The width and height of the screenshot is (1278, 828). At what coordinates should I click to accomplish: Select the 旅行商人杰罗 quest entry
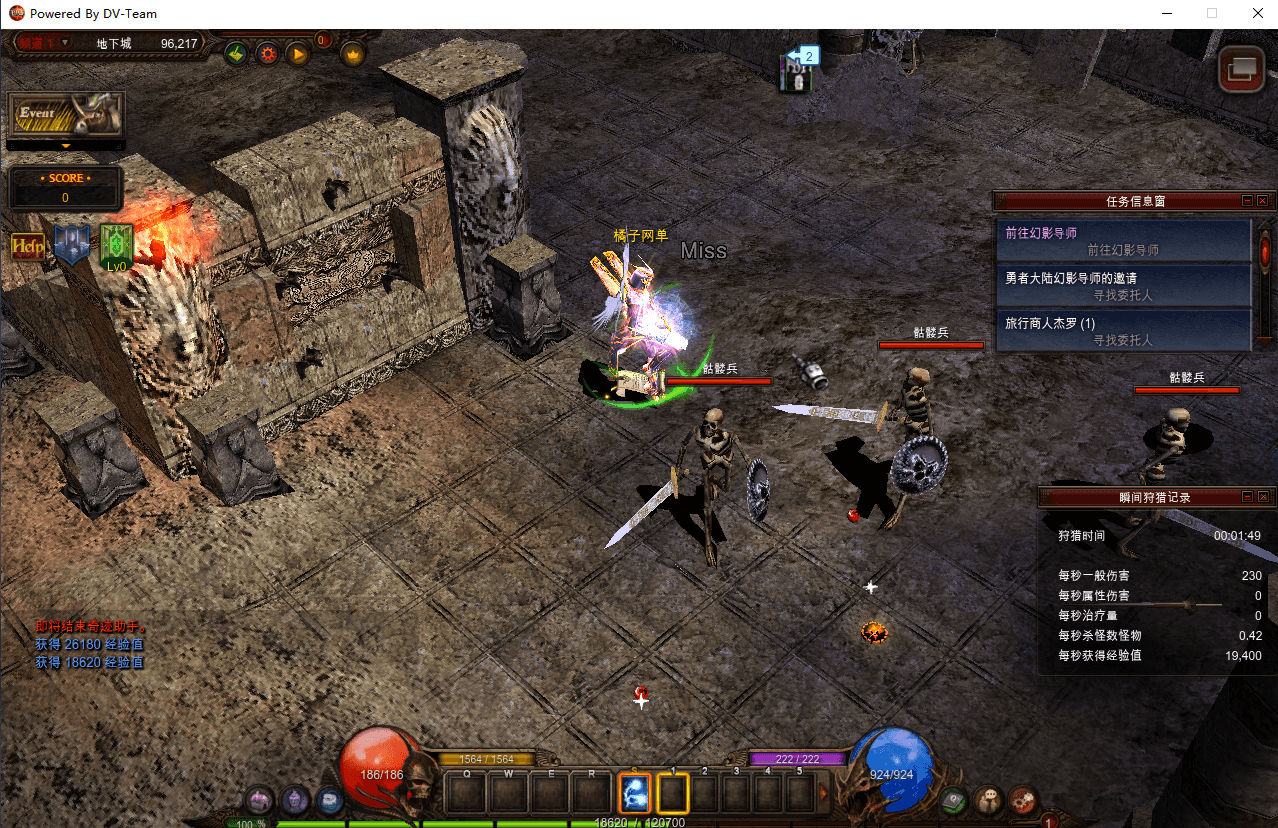coord(1123,331)
